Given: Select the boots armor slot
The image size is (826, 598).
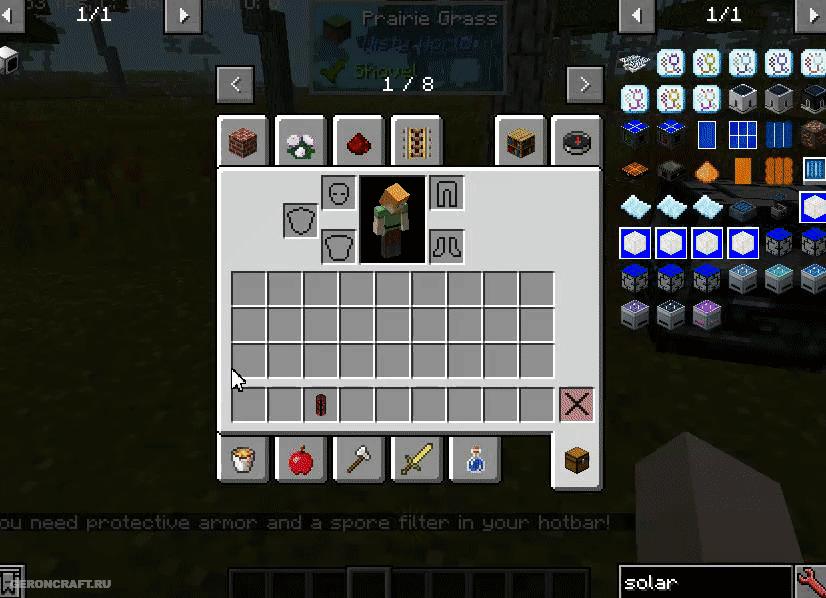Looking at the screenshot, I should tap(446, 246).
